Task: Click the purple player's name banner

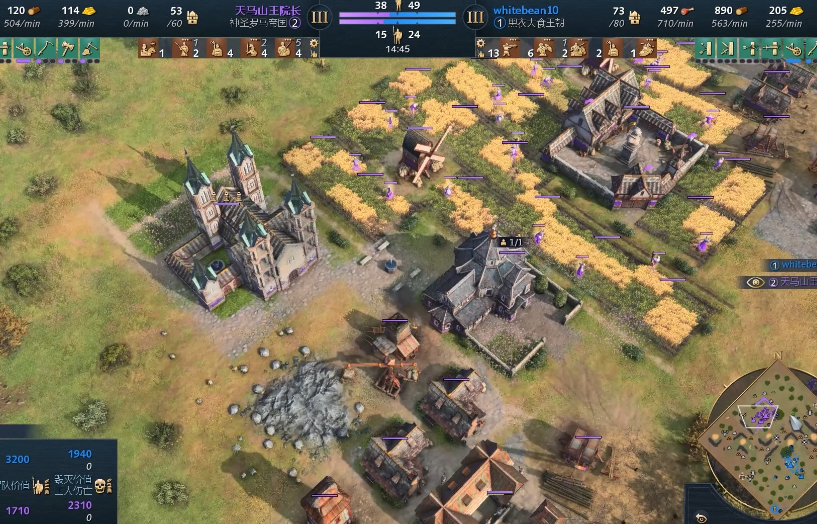Action: [x=267, y=11]
